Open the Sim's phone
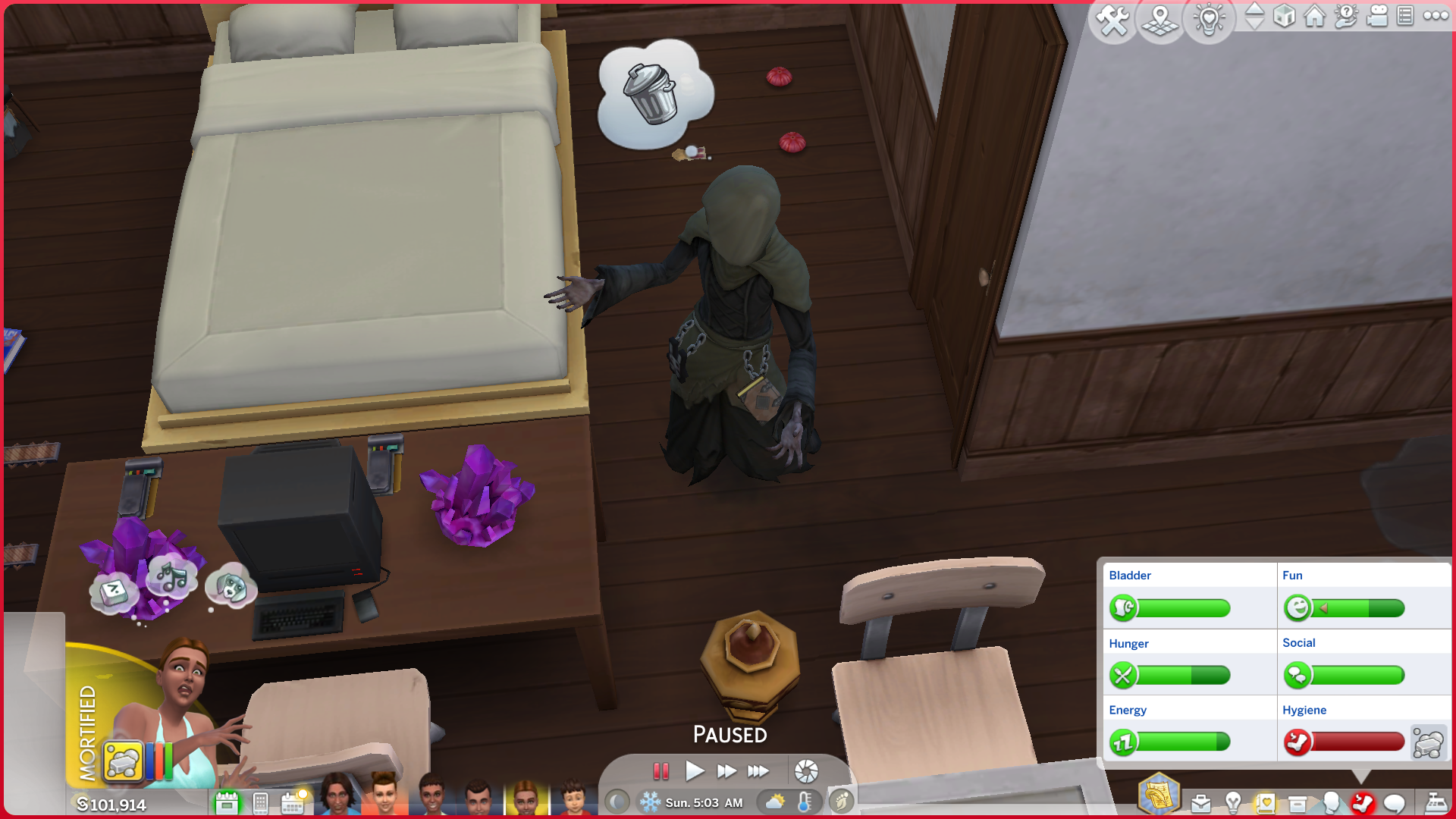1456x819 pixels. click(260, 802)
